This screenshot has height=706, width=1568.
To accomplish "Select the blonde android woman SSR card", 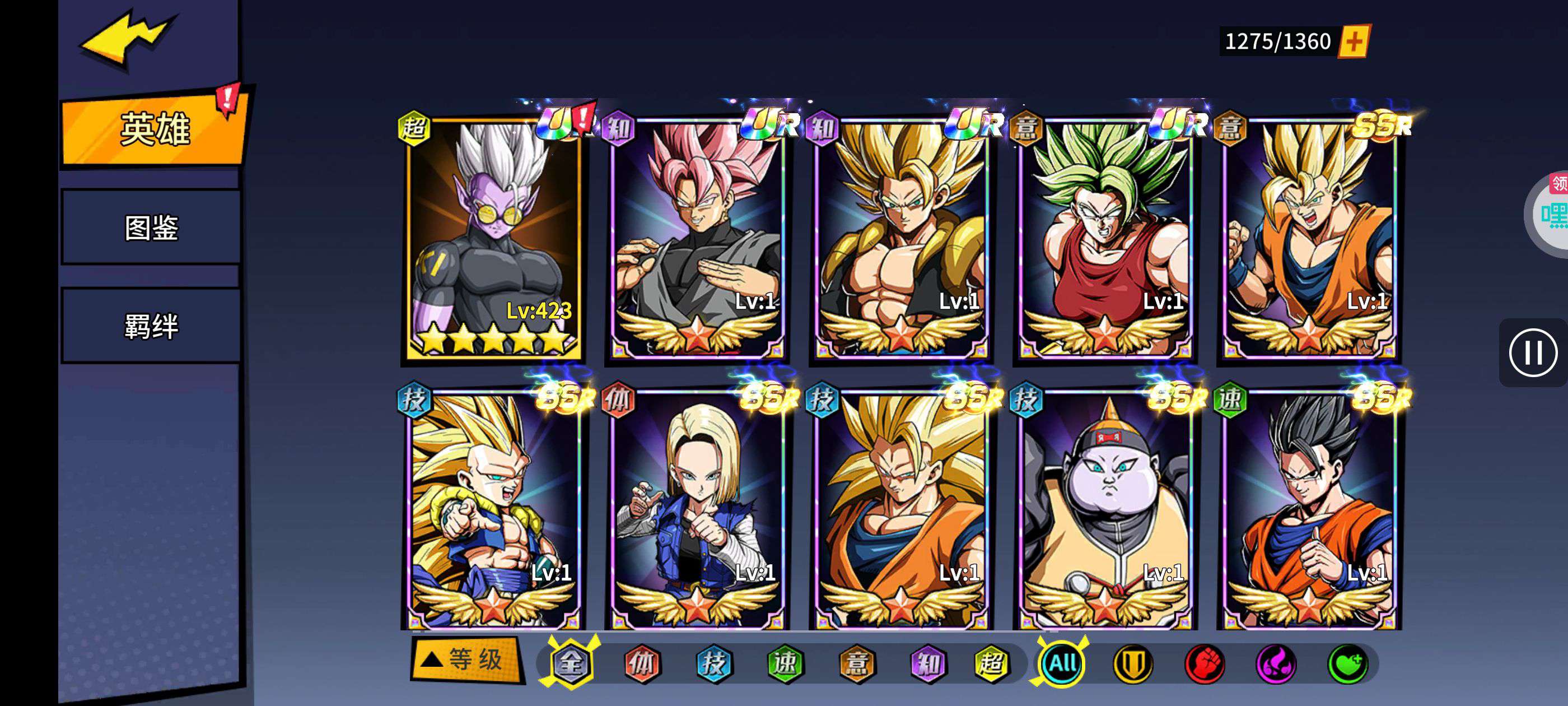I will pyautogui.click(x=697, y=509).
